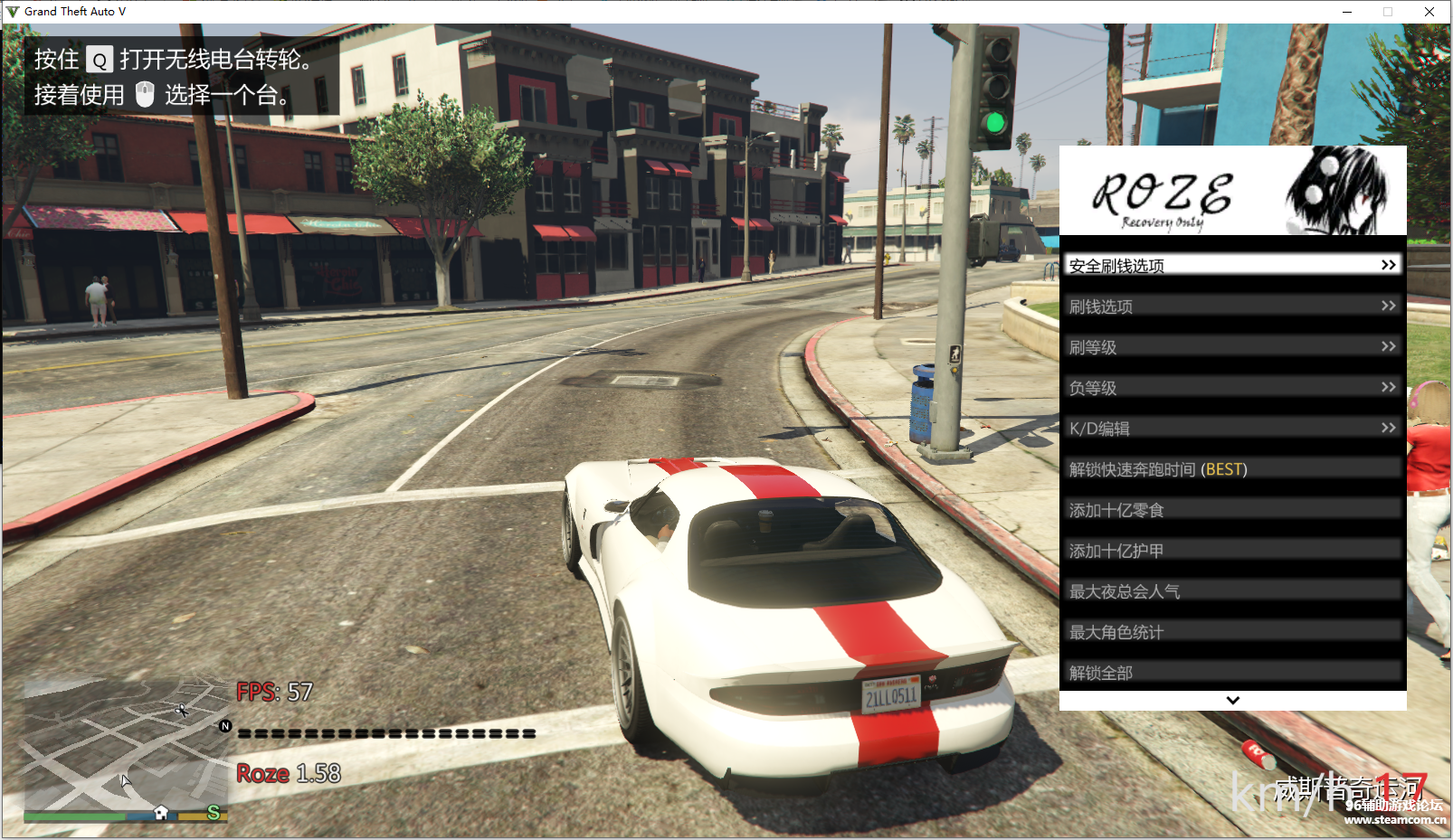Activate the 最大夜总会人气 option
The image size is (1453, 840).
pos(1232,591)
